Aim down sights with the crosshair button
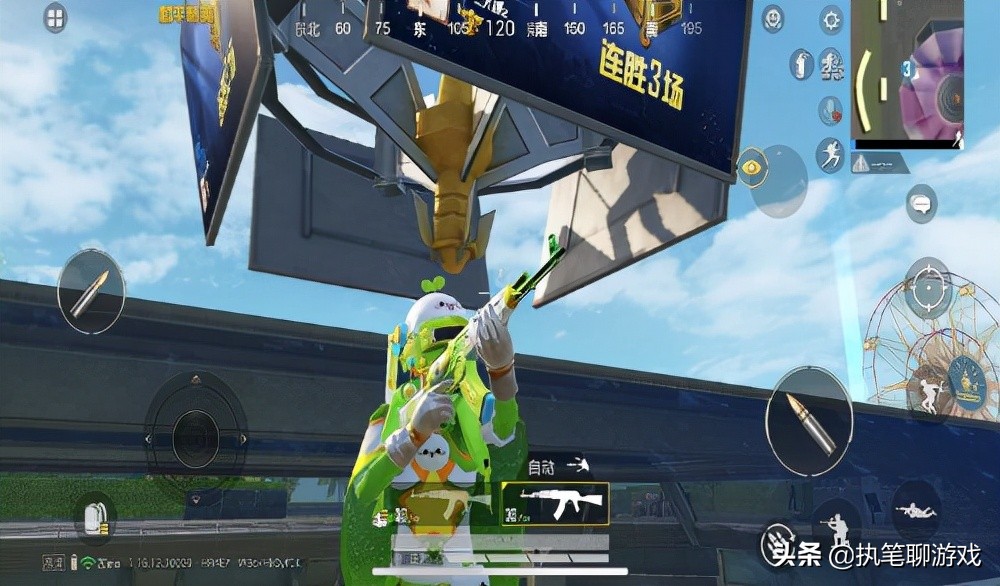Viewport: 1000px width, 586px height. pos(929,288)
